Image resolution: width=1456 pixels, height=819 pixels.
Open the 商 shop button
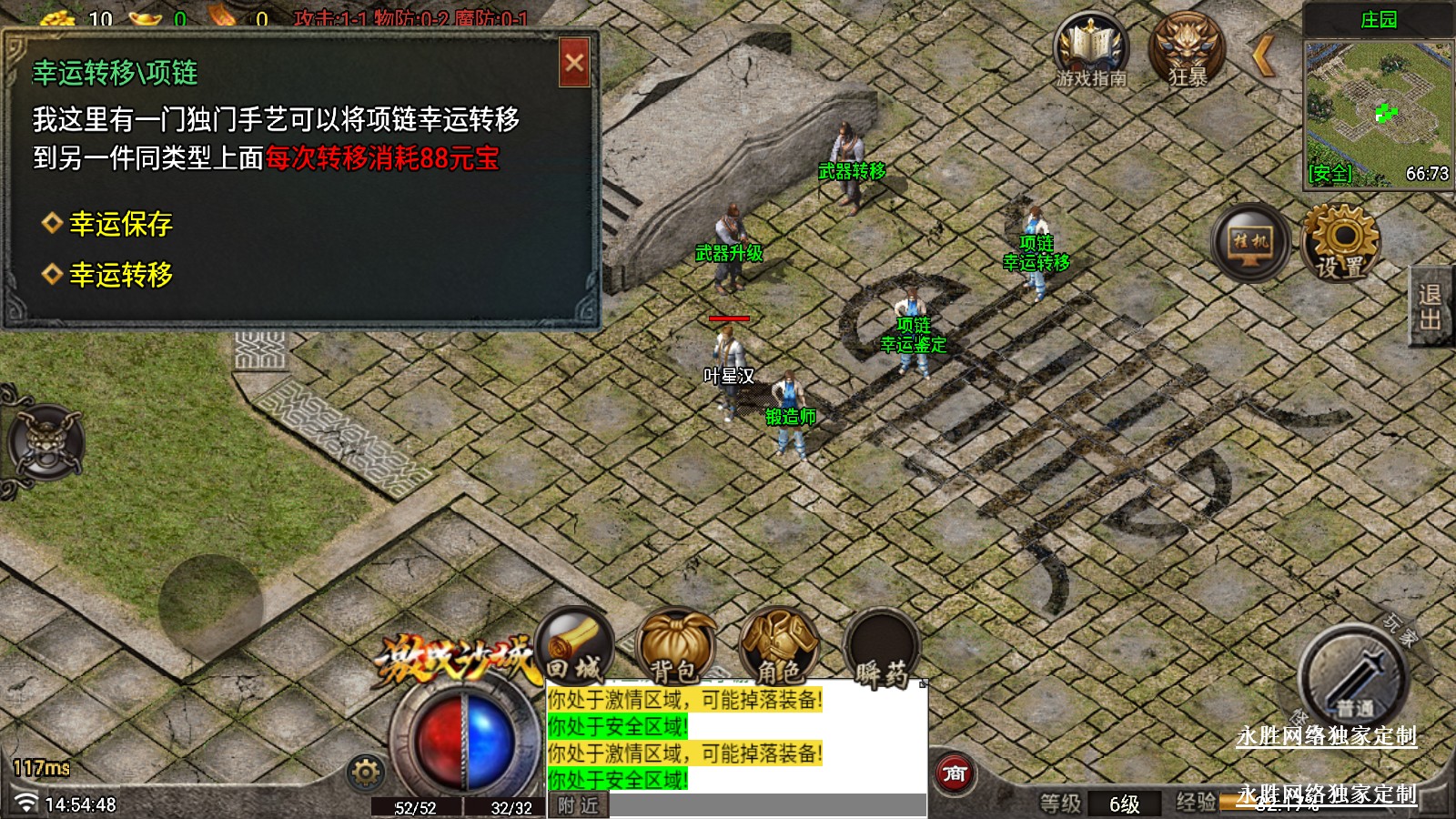(x=955, y=774)
